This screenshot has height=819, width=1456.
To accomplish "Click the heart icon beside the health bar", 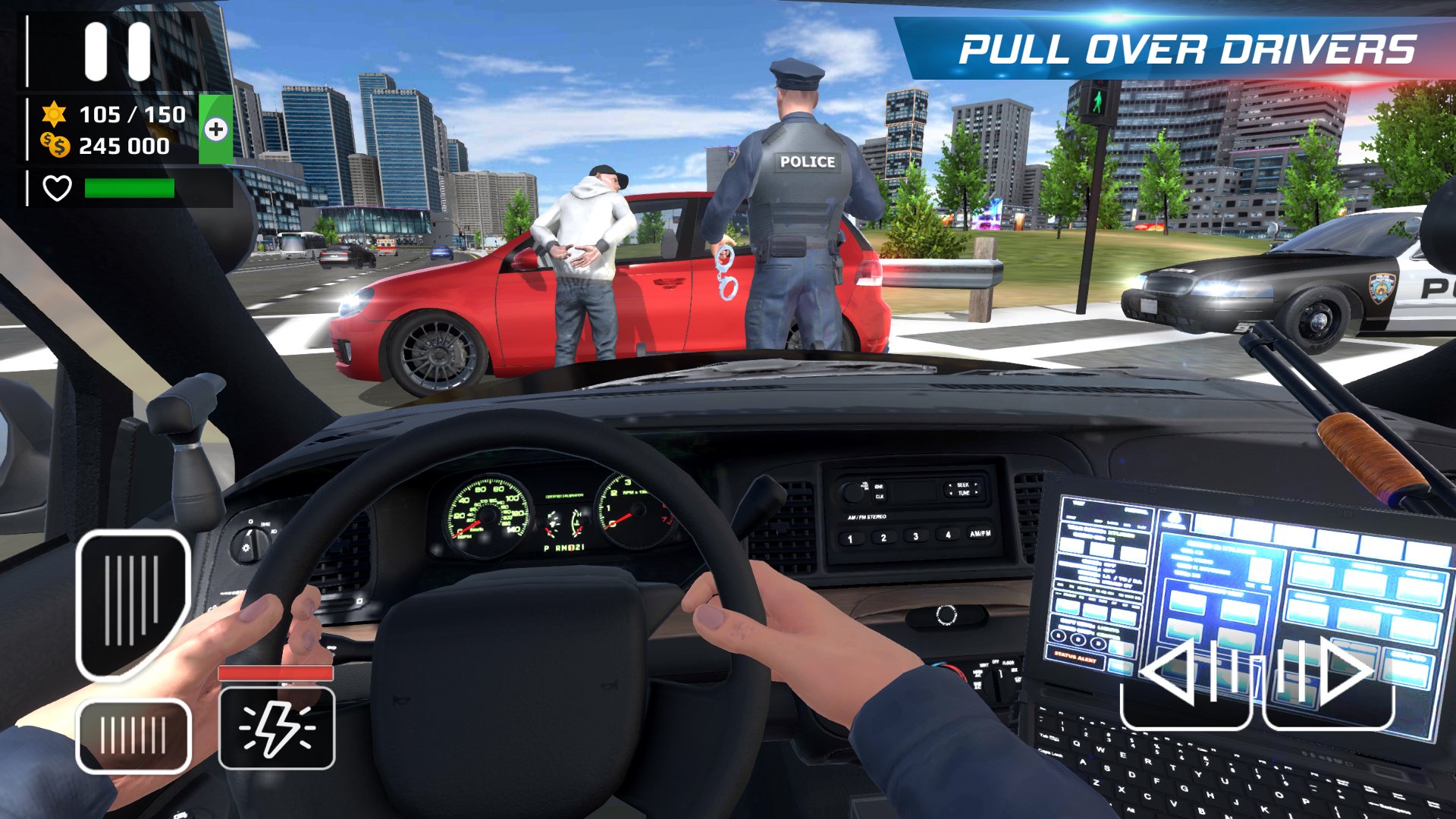I will pos(58,190).
